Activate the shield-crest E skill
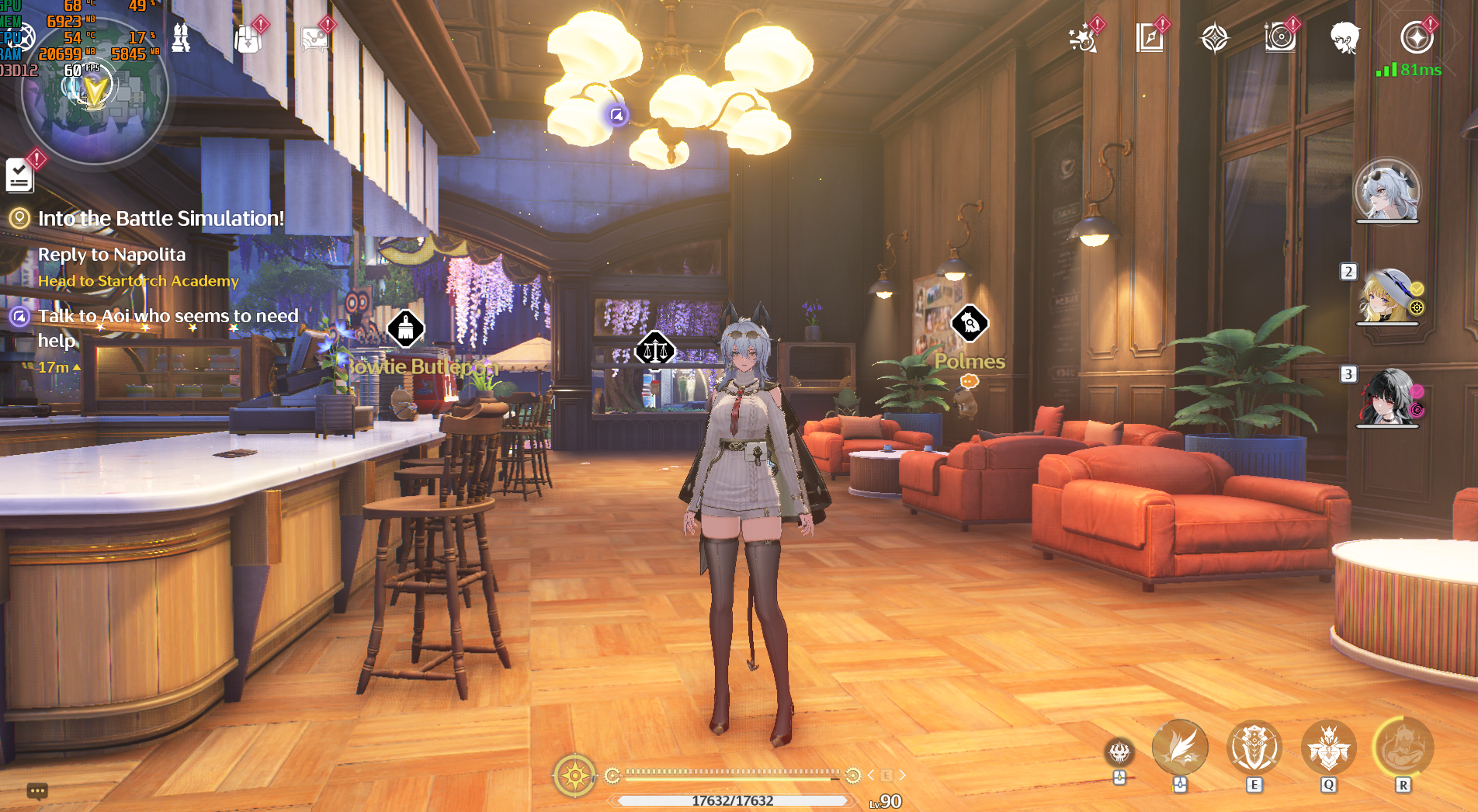Viewport: 1478px width, 812px height. 1254,748
